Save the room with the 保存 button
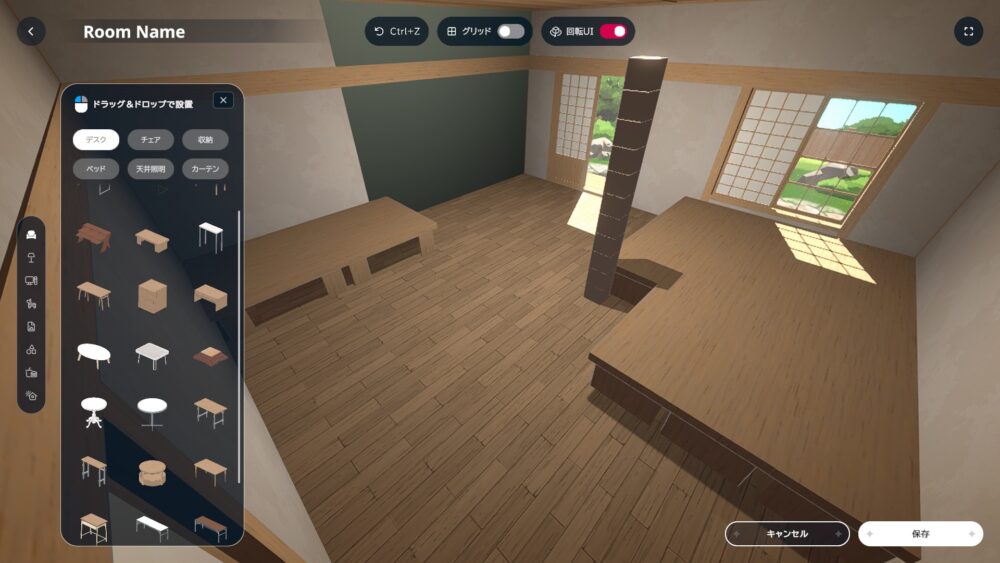 tap(920, 534)
